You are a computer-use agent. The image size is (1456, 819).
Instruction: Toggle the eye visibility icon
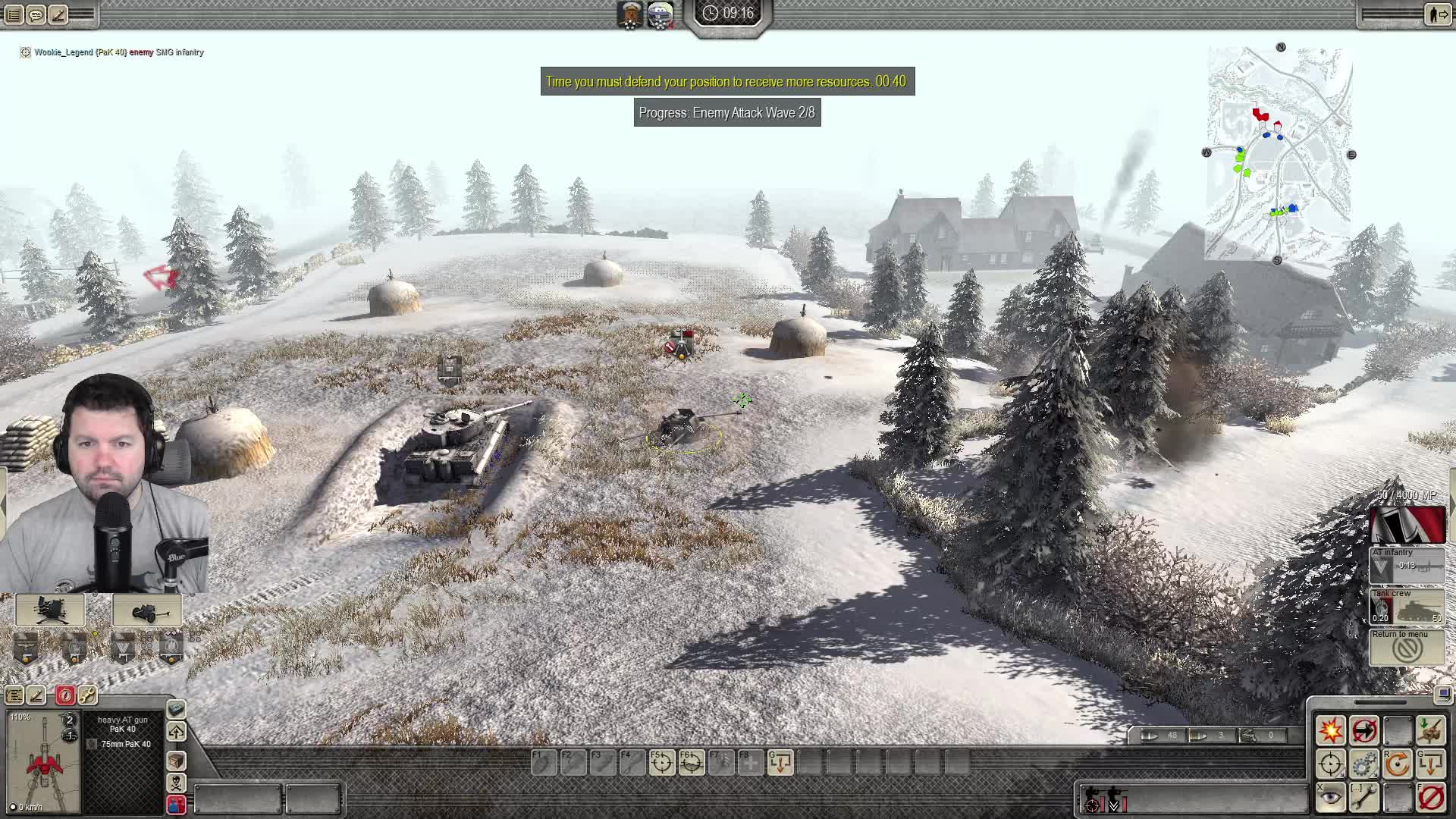[x=1330, y=797]
